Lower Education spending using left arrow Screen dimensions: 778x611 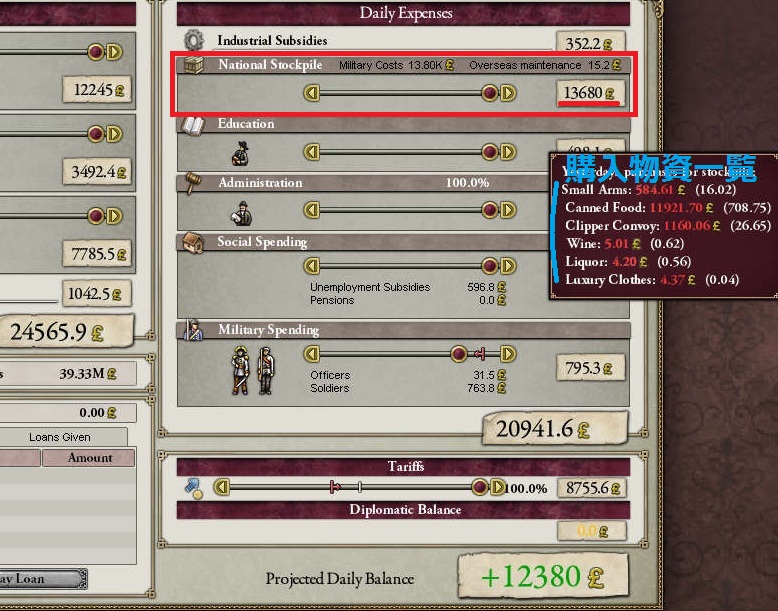(x=312, y=153)
